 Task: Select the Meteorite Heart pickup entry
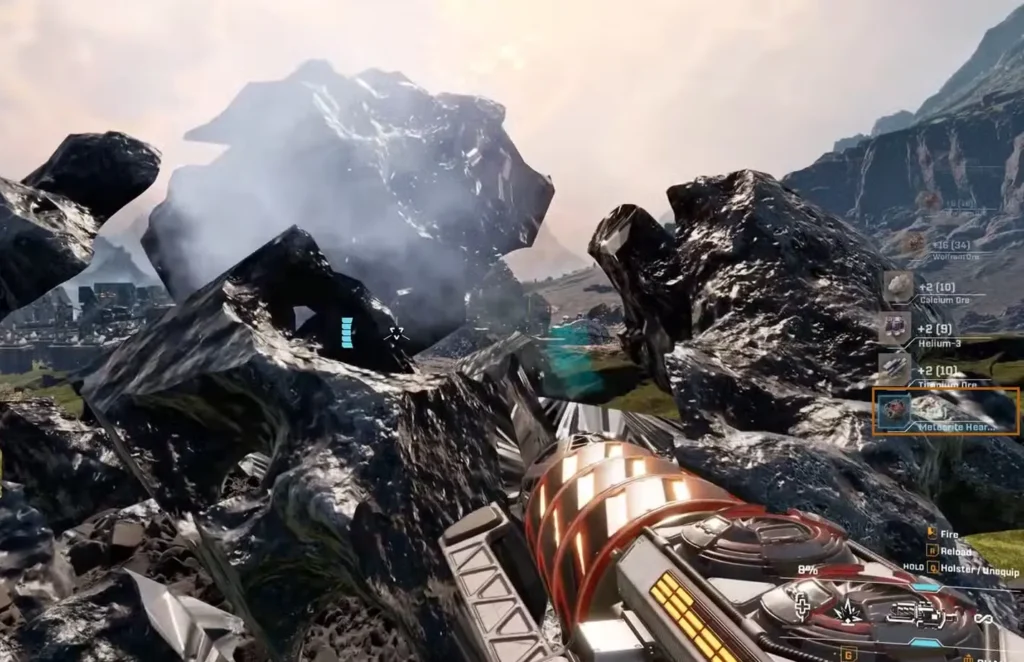(945, 411)
